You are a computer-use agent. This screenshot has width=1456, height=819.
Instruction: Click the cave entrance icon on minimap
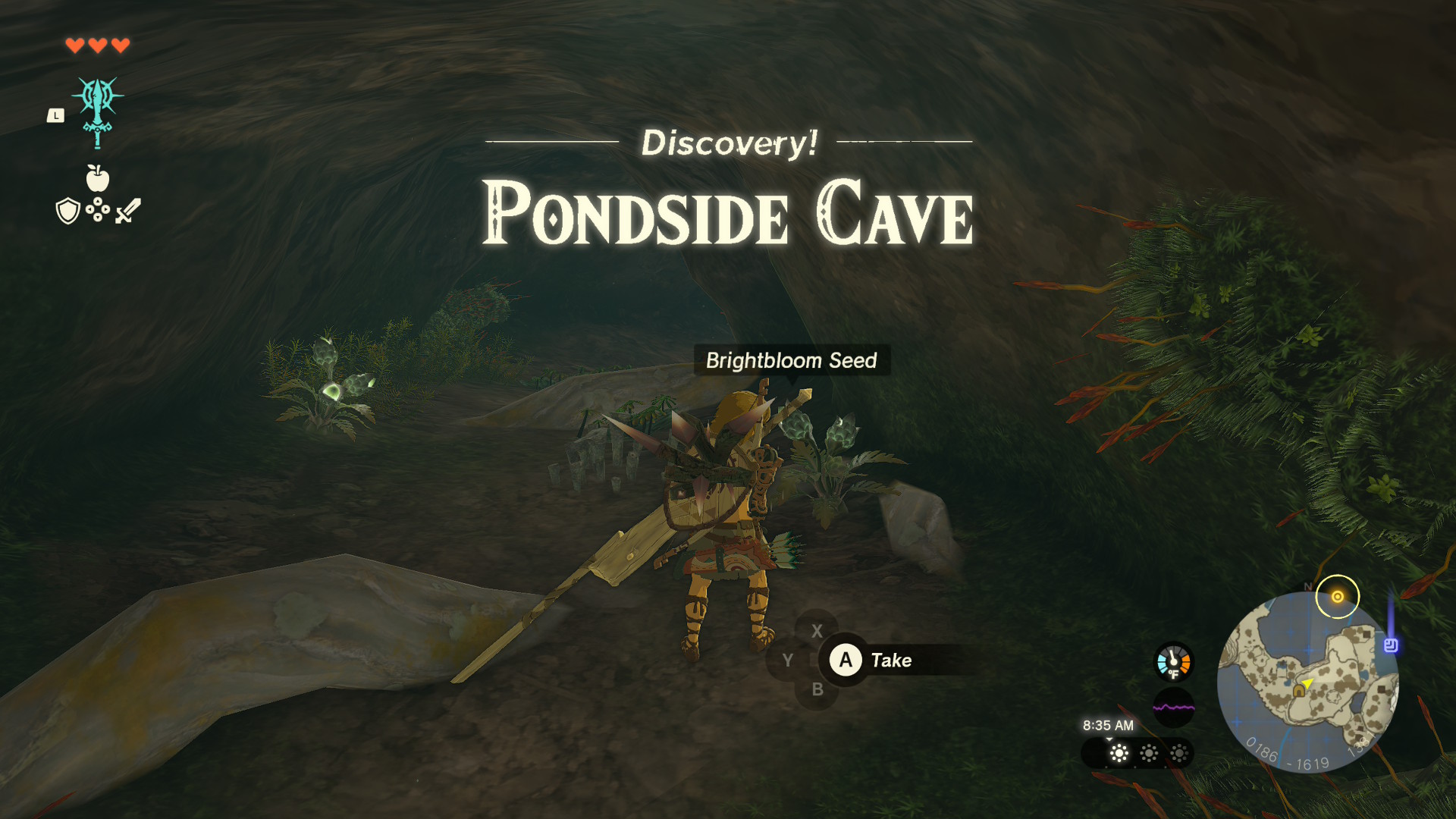point(1299,690)
